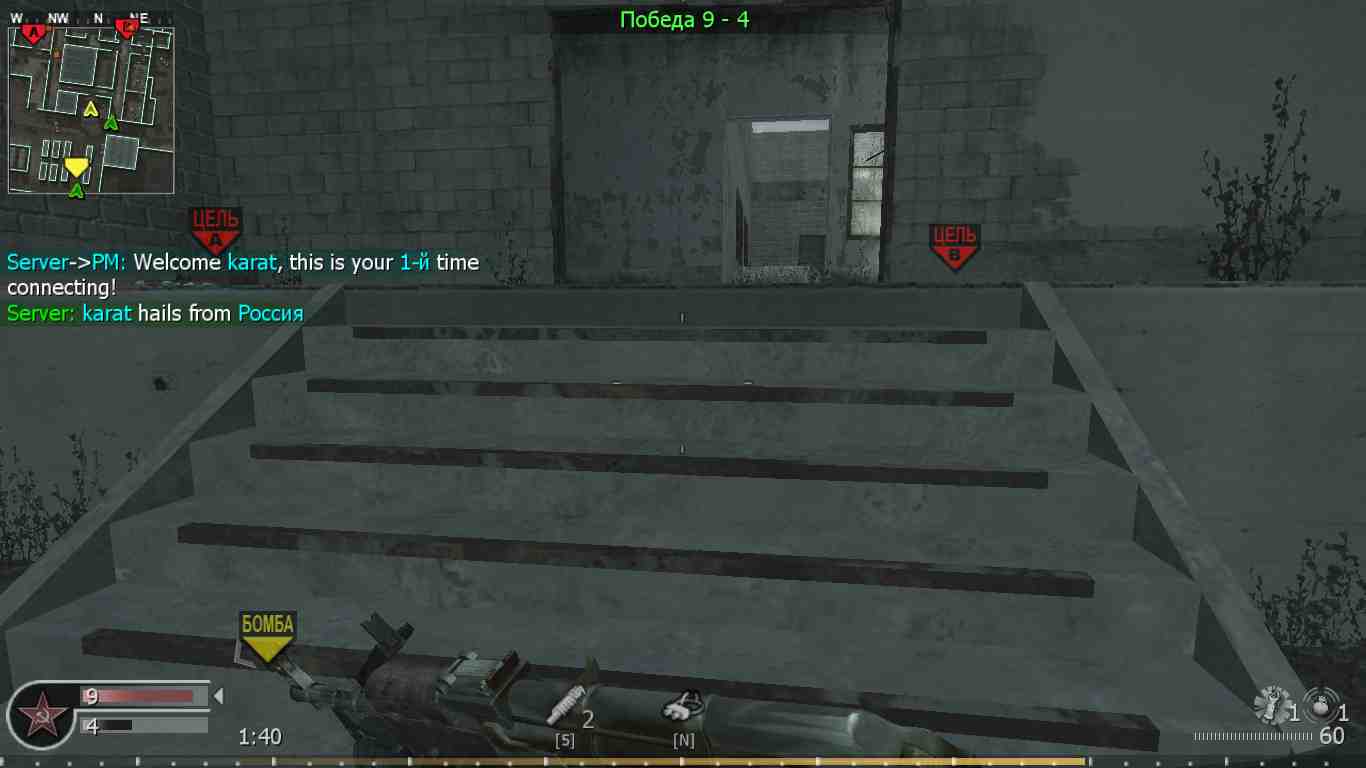Click the Победа 9 - 4 score header
This screenshot has width=1366, height=768.
point(683,19)
